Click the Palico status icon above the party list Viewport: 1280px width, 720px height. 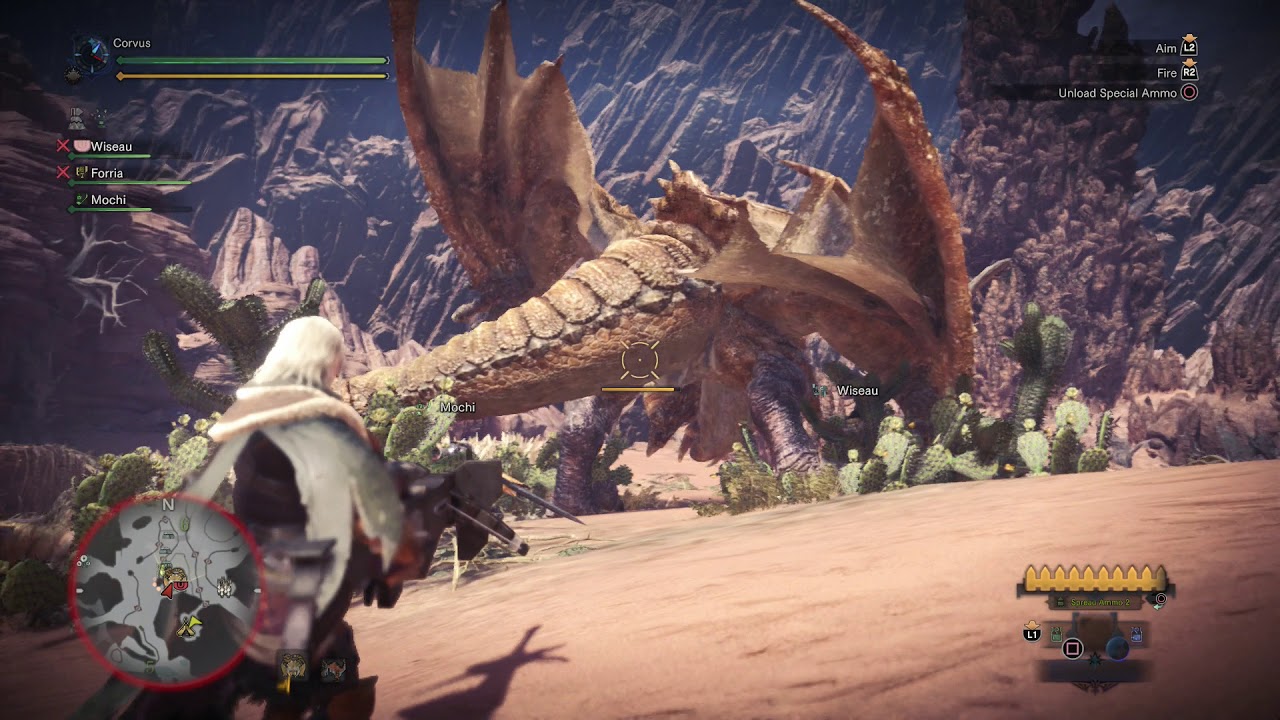[100, 118]
